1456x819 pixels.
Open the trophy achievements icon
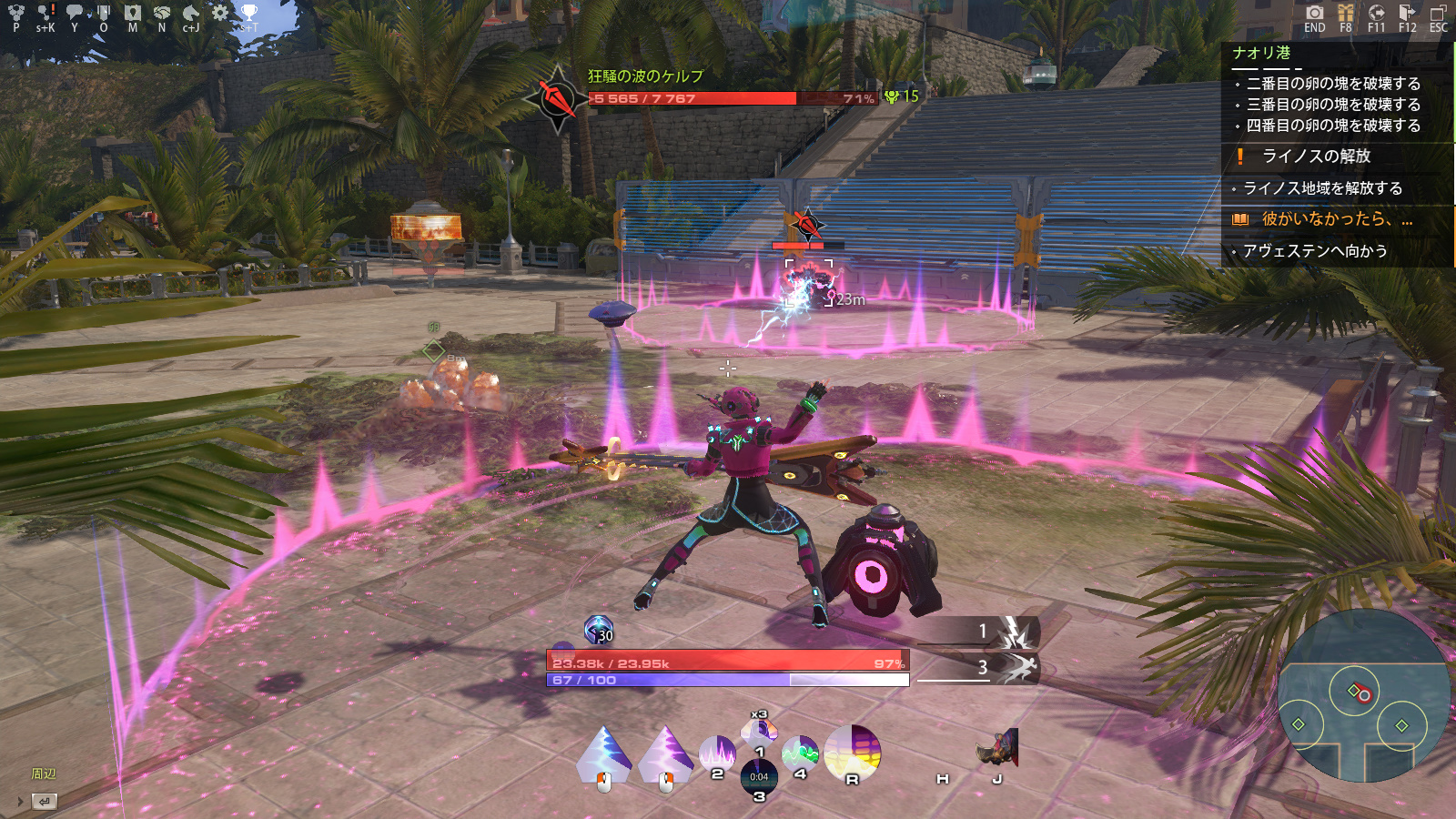pos(248,13)
